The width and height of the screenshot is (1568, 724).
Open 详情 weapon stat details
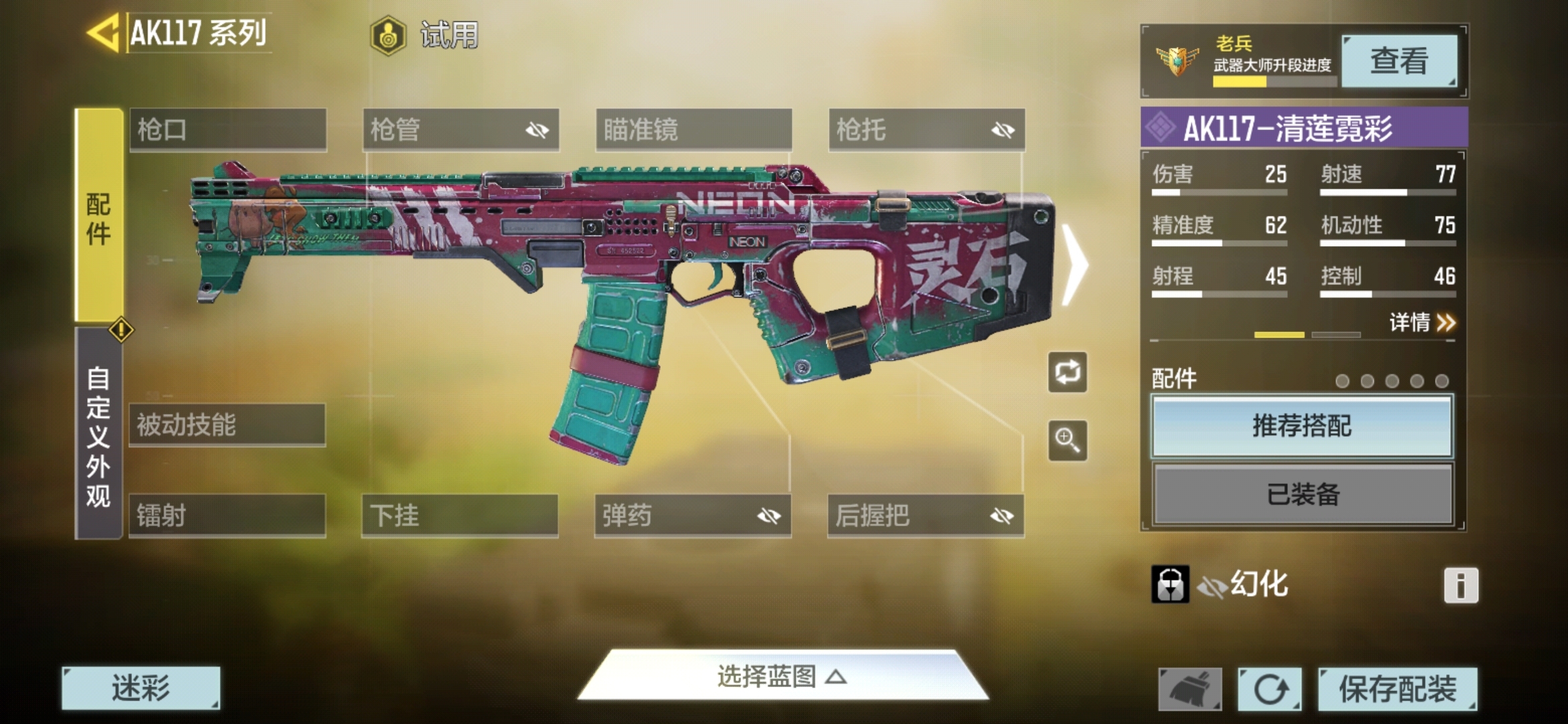[1422, 322]
